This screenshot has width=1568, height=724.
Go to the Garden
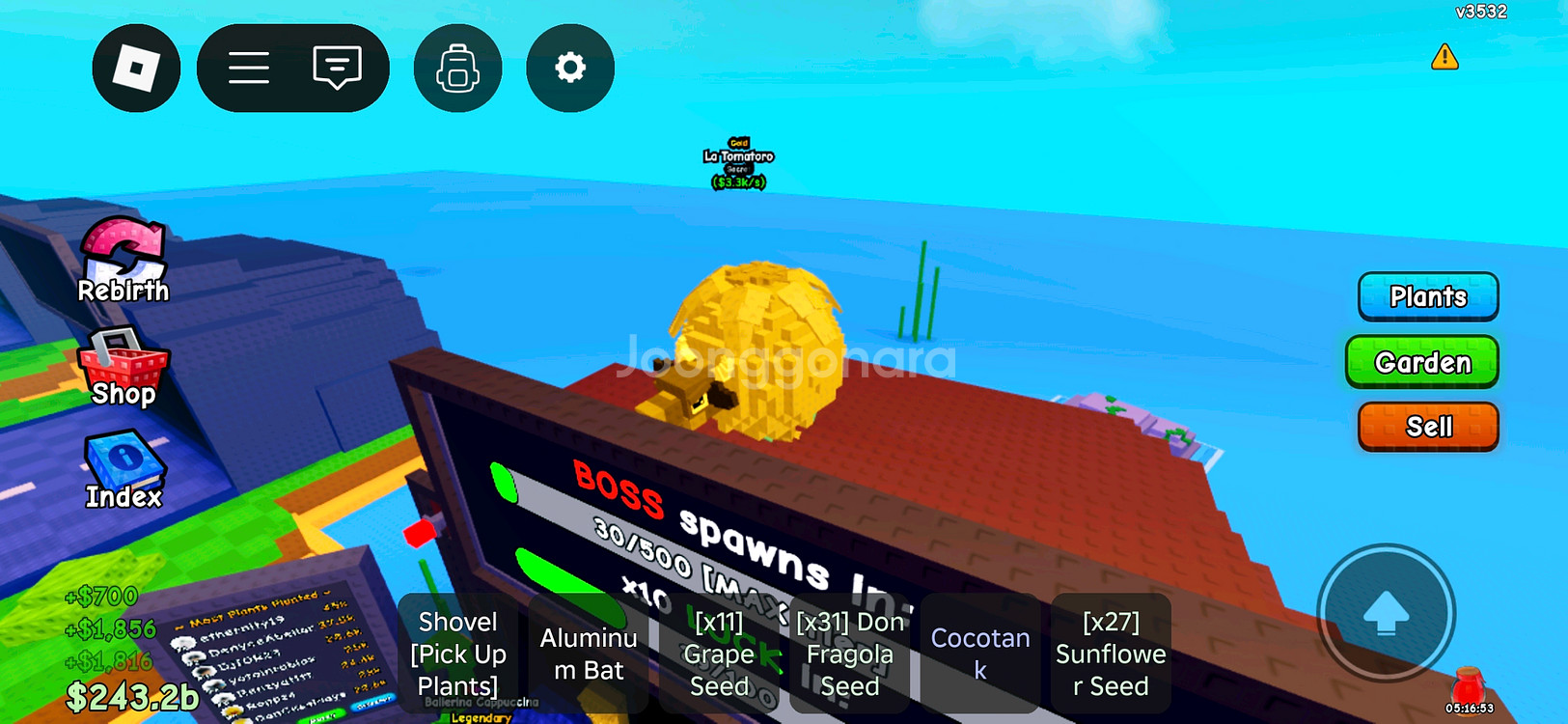pyautogui.click(x=1421, y=362)
